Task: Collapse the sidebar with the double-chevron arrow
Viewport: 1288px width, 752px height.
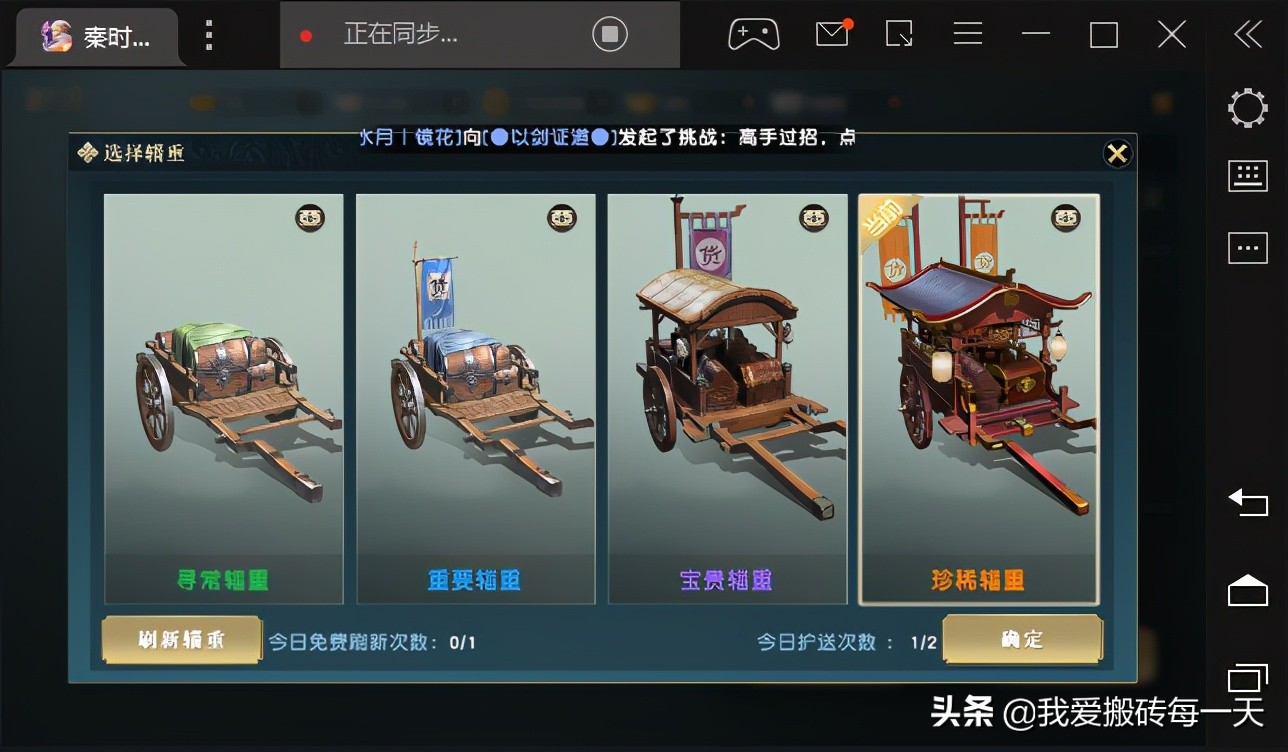Action: coord(1246,33)
